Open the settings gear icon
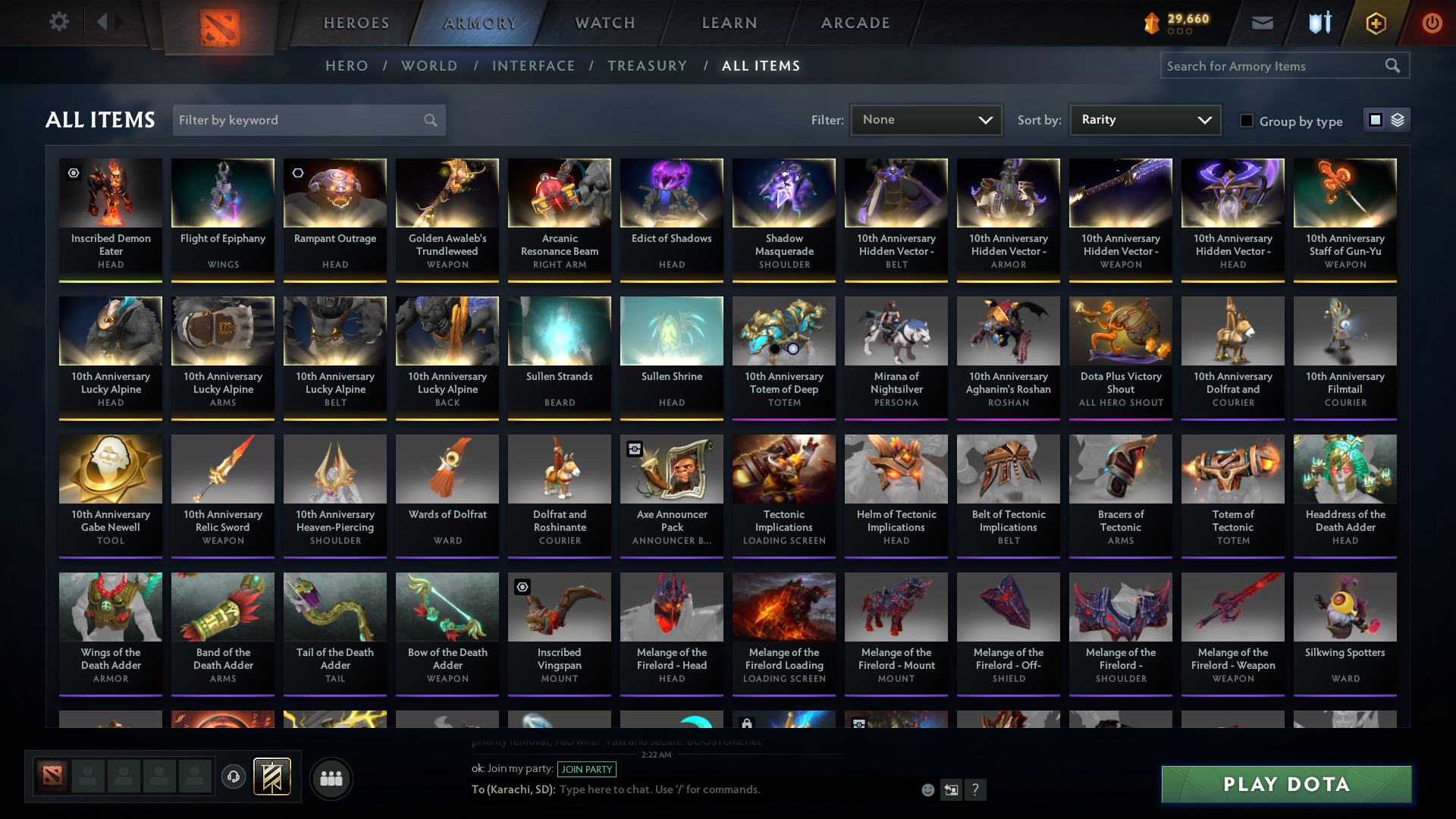The image size is (1456, 819). pos(58,22)
